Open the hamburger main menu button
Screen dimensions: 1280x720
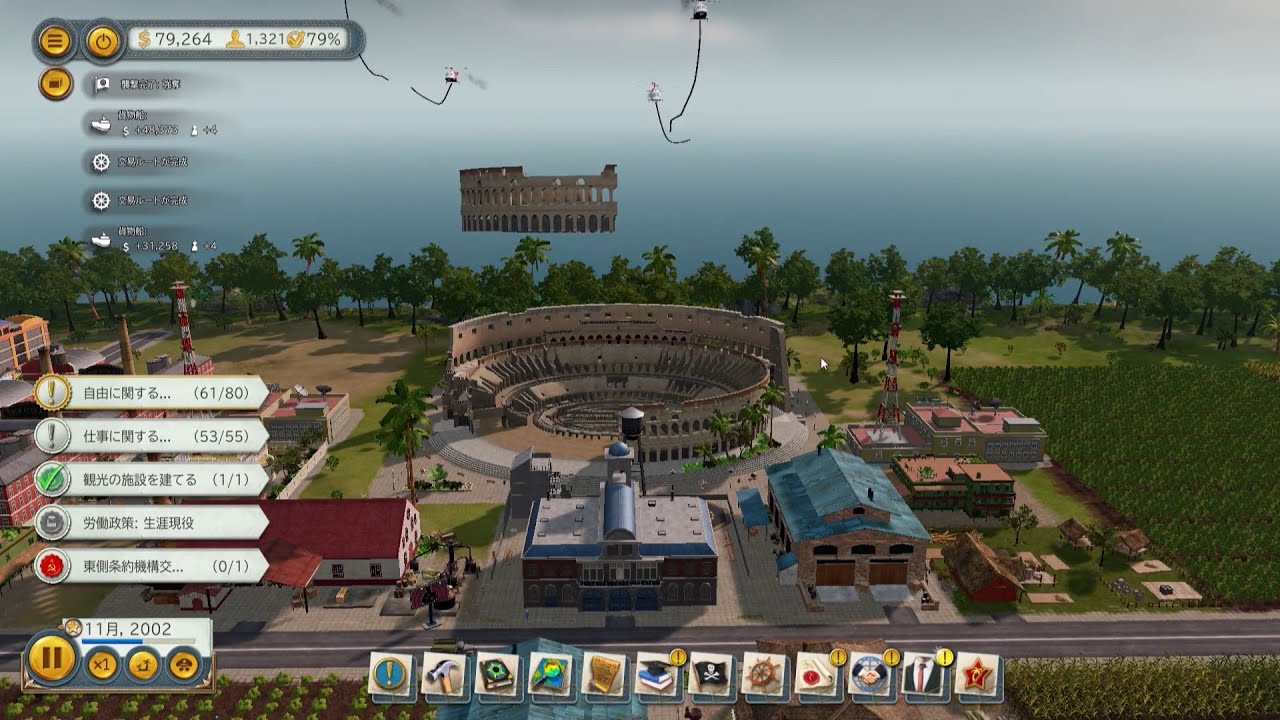(56, 41)
